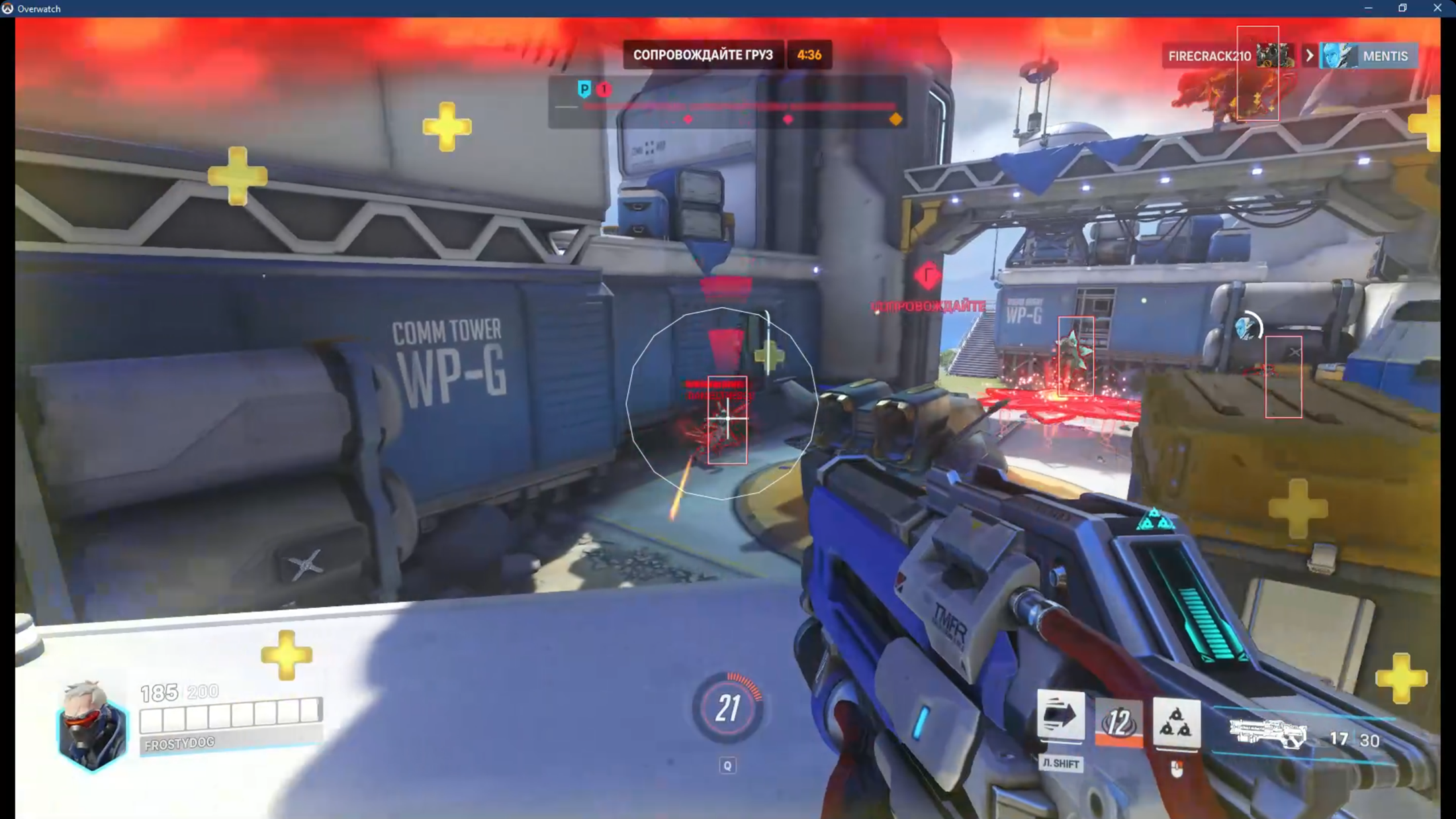Click the FIRECRACK210 kill feed entry
The image size is (1456, 819).
click(1209, 56)
